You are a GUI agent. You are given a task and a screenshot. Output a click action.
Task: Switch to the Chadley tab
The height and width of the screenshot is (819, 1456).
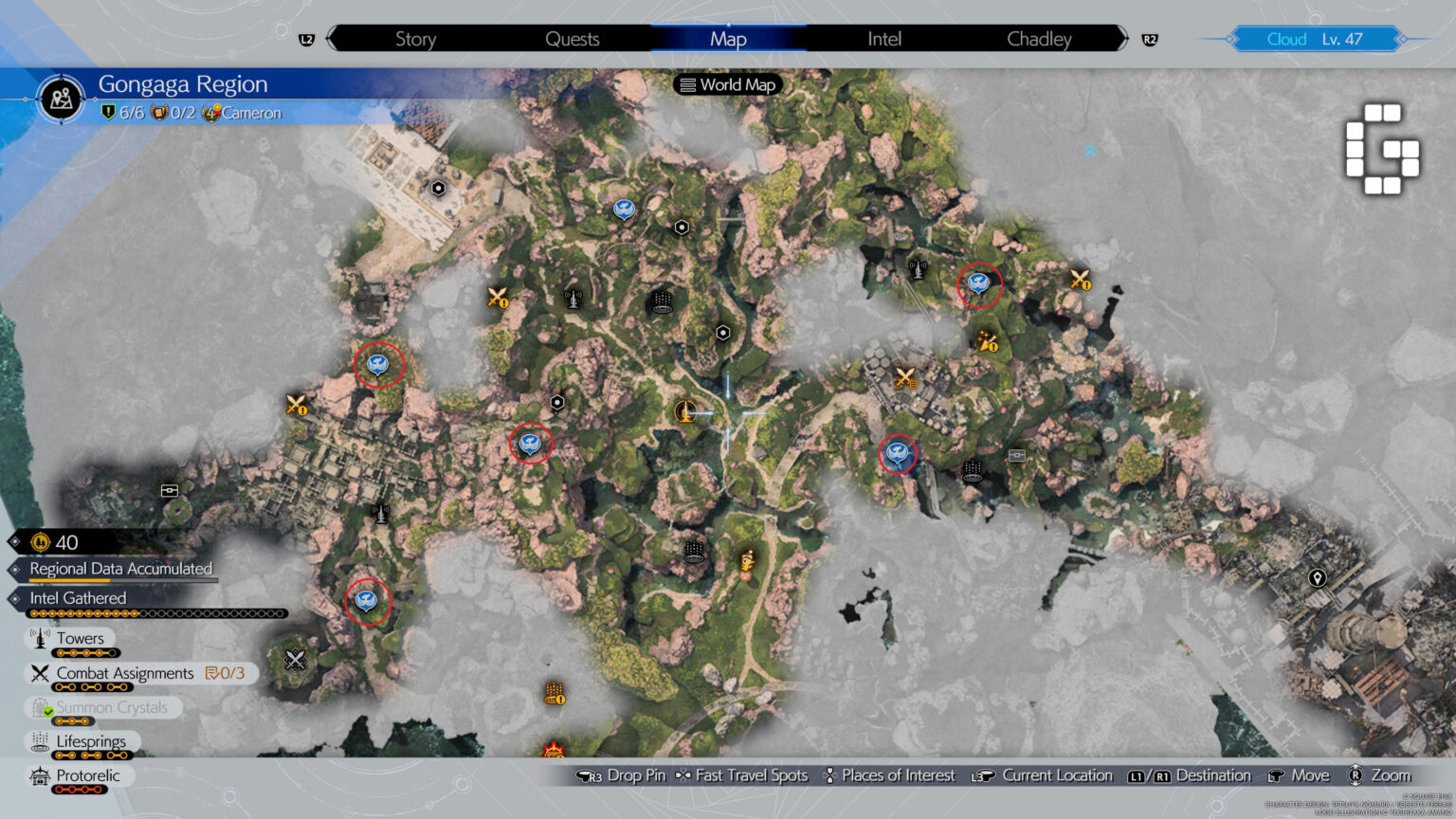(1039, 39)
